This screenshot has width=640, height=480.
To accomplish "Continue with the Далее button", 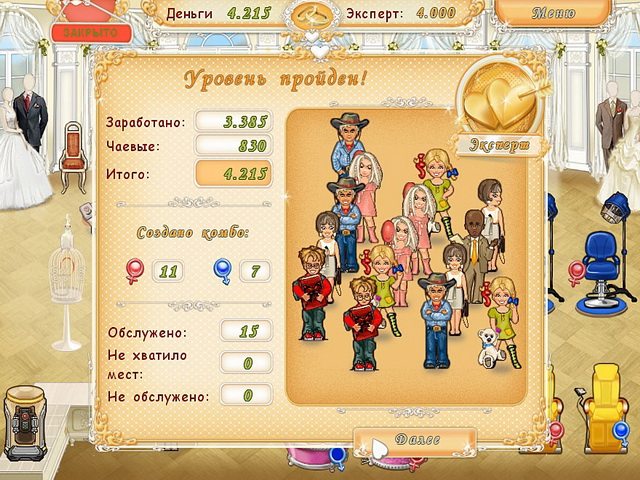I will (414, 442).
